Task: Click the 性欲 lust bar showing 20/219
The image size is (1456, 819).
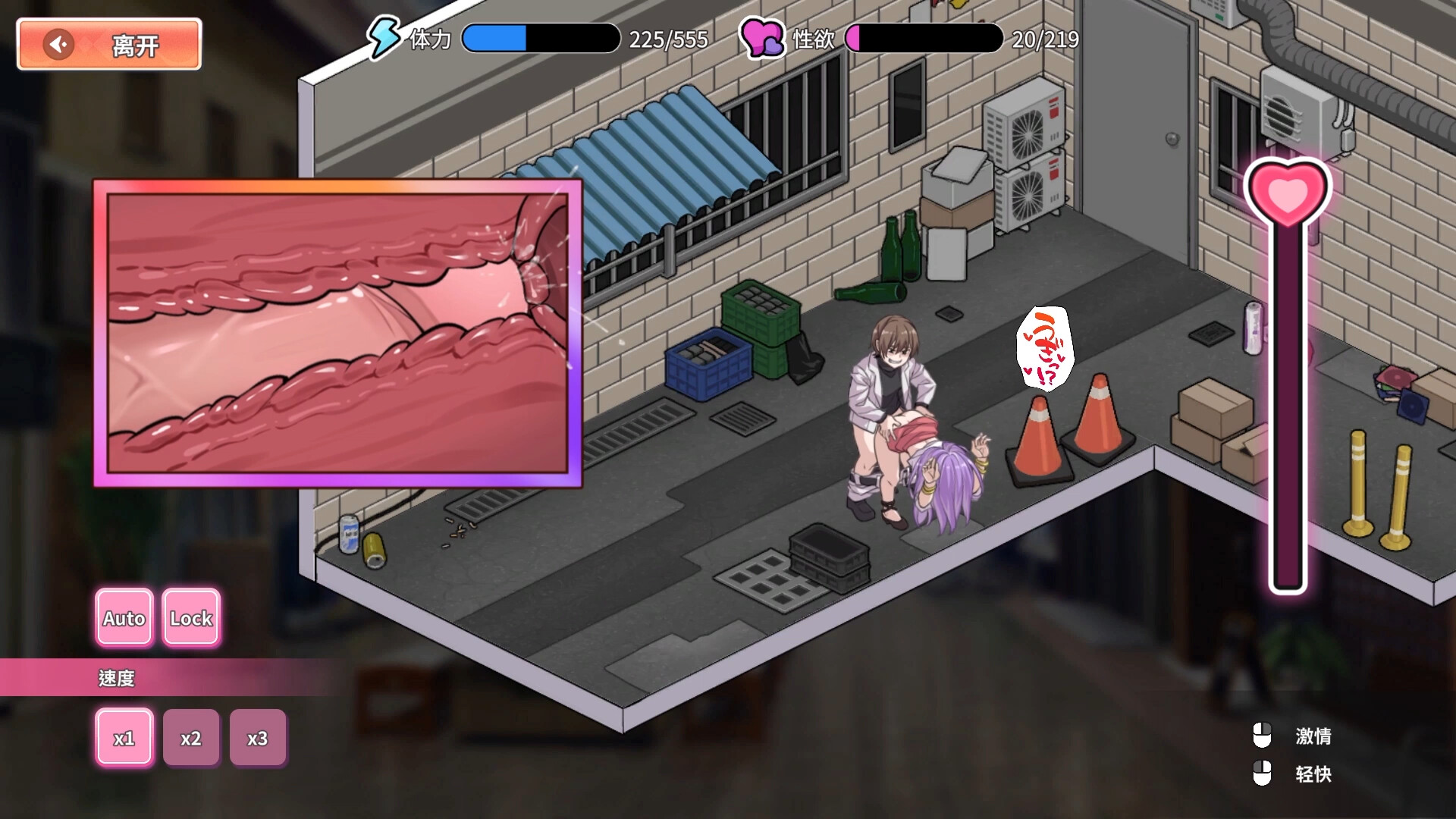Action: [927, 38]
